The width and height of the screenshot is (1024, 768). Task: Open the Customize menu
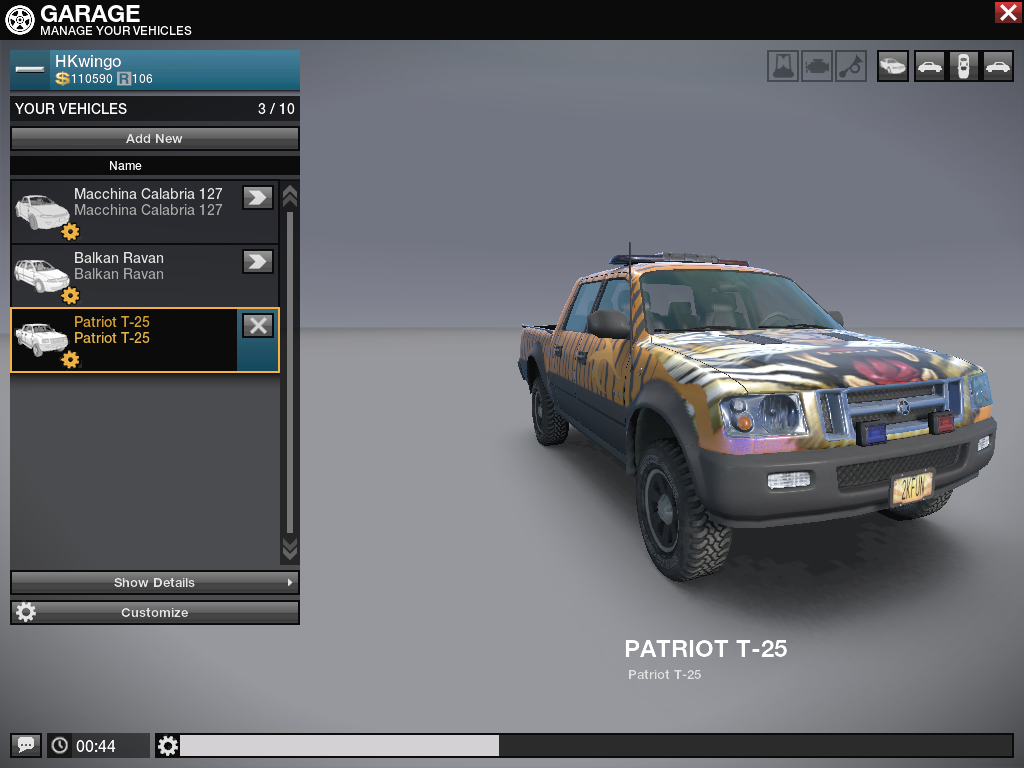[155, 612]
